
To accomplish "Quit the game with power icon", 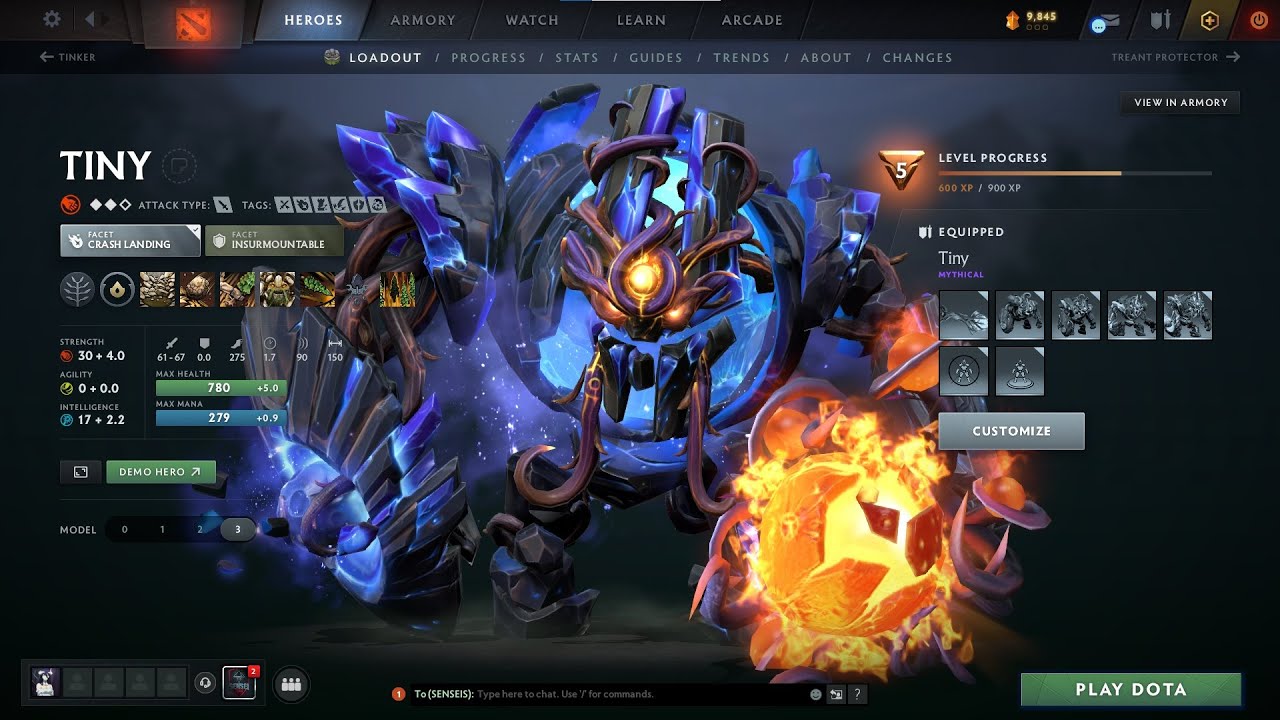I will [1258, 20].
